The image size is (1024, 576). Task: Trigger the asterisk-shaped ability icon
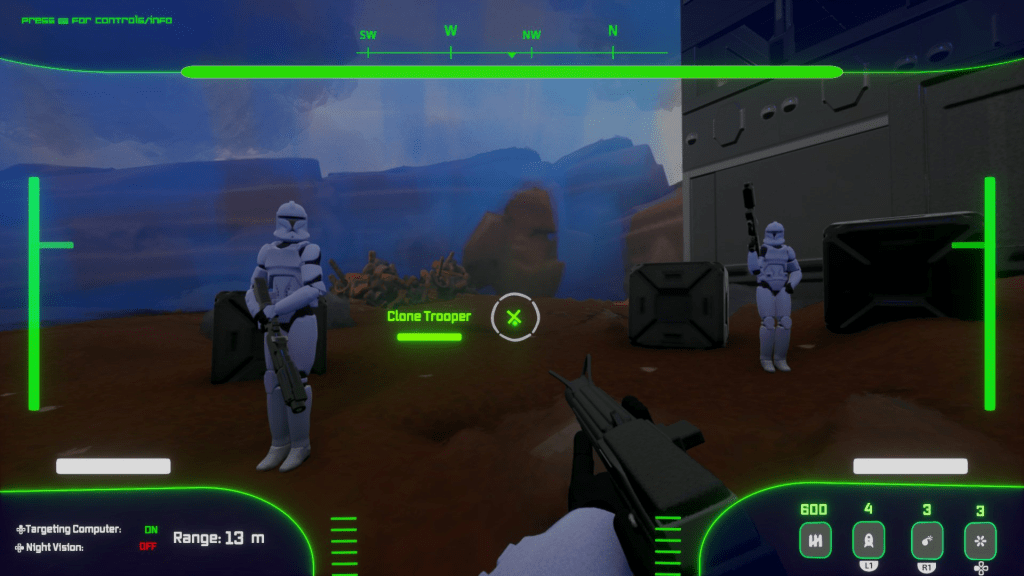(x=980, y=541)
